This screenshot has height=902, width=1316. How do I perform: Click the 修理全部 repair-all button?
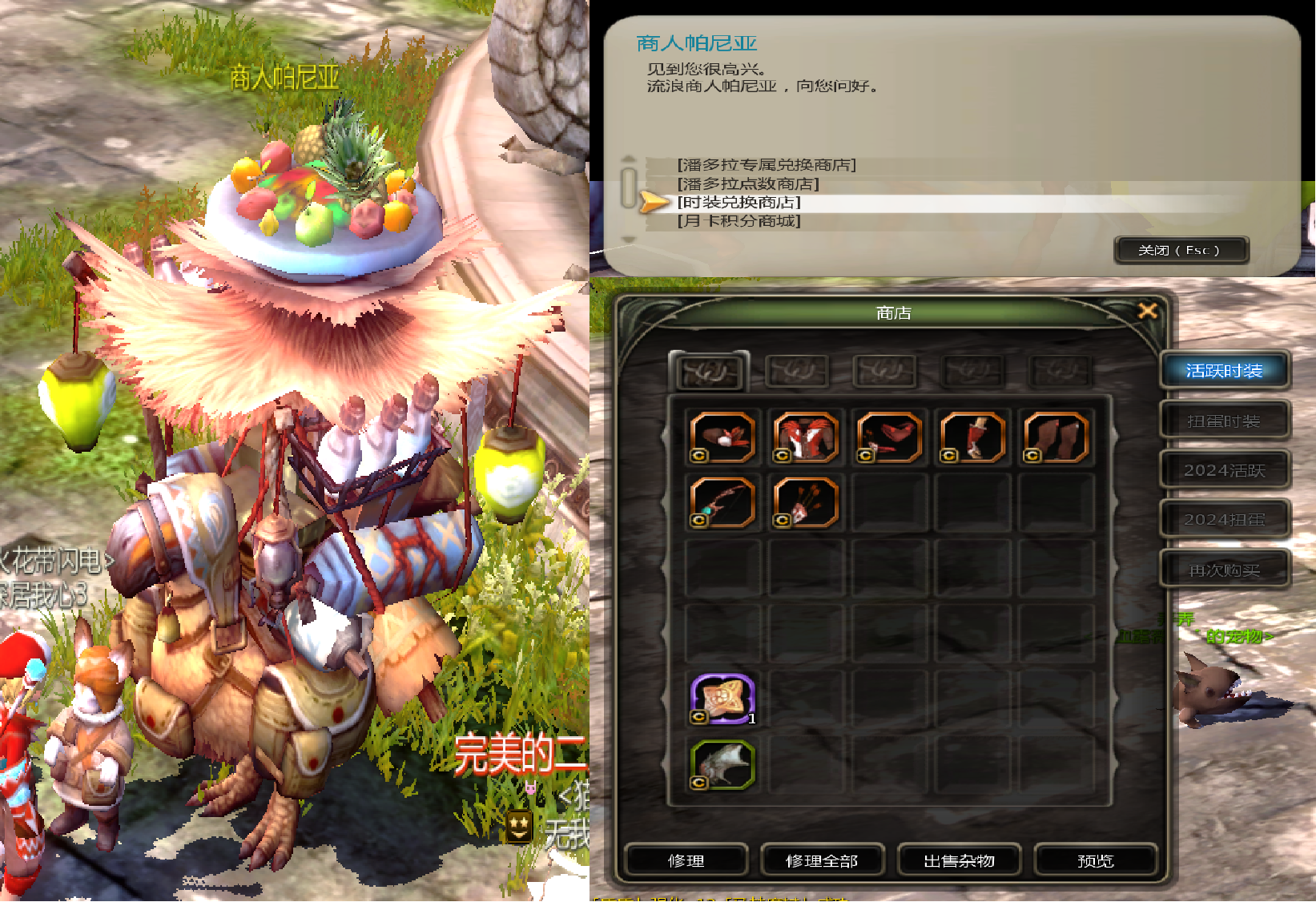(x=822, y=860)
